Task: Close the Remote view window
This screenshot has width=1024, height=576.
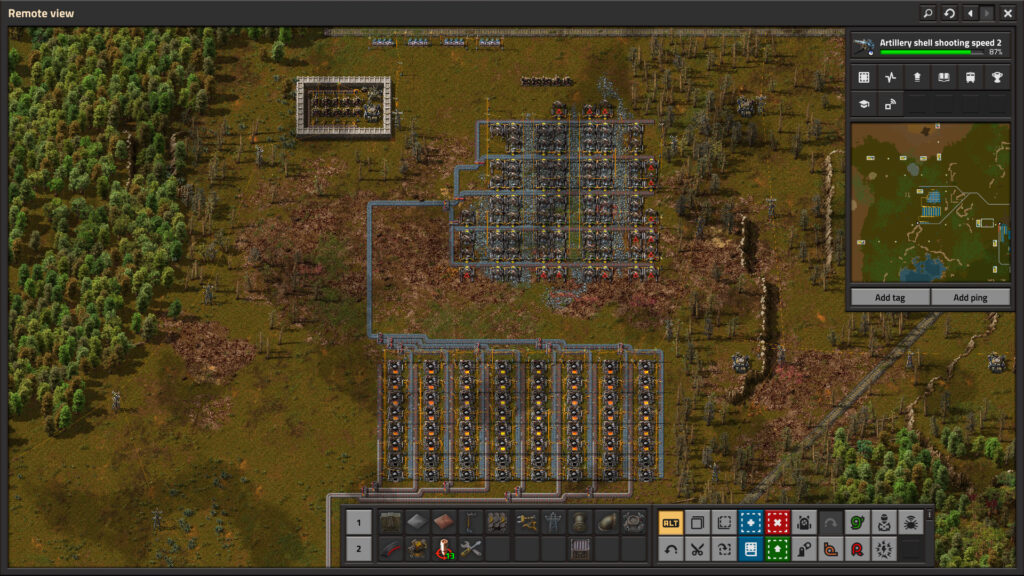Action: point(1008,13)
